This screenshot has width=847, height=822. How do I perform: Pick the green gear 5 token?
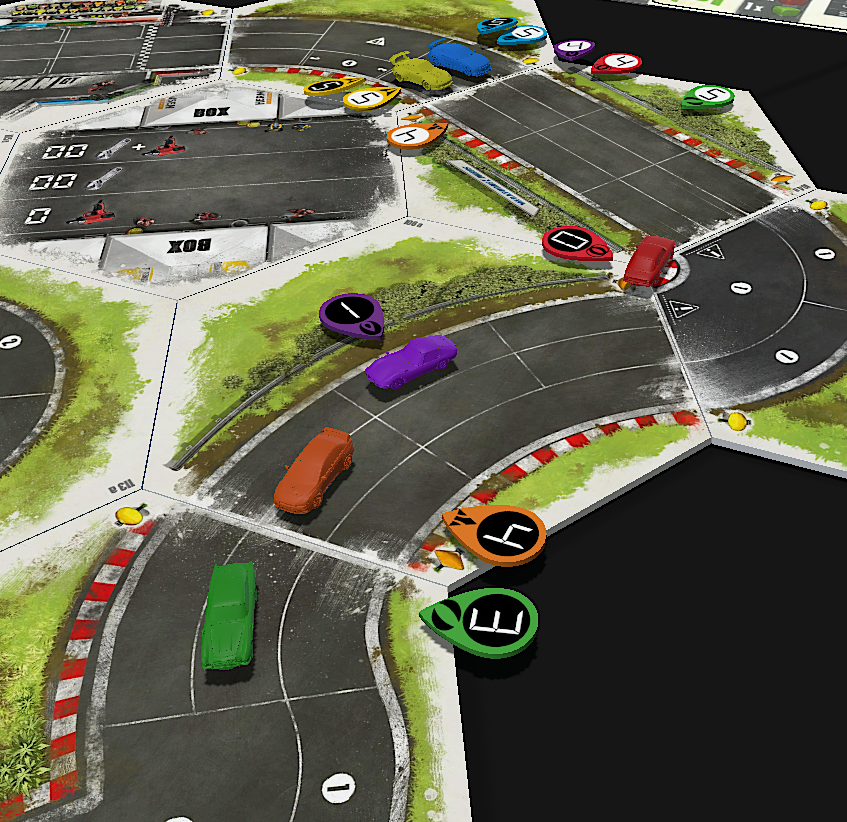pyautogui.click(x=708, y=98)
